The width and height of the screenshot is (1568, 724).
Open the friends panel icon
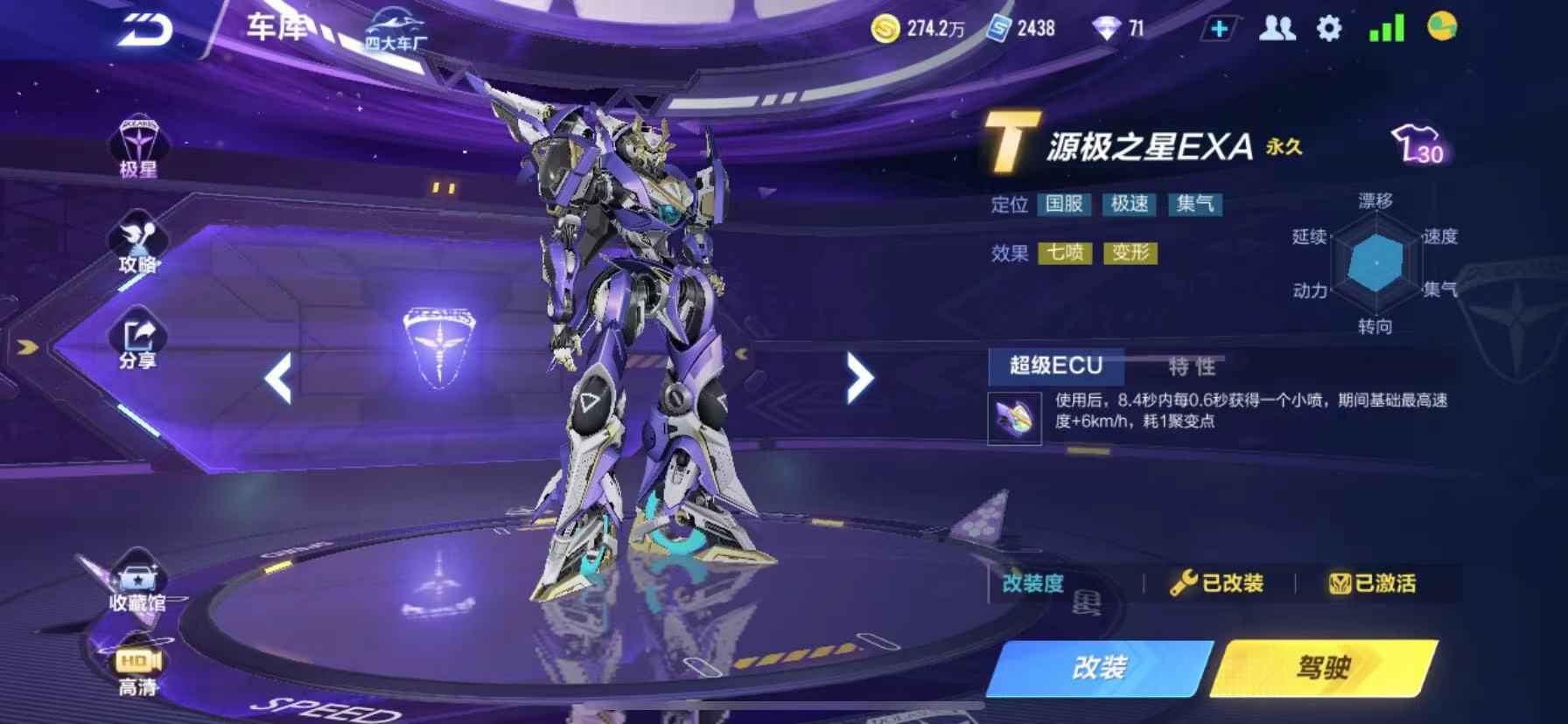pos(1276,28)
